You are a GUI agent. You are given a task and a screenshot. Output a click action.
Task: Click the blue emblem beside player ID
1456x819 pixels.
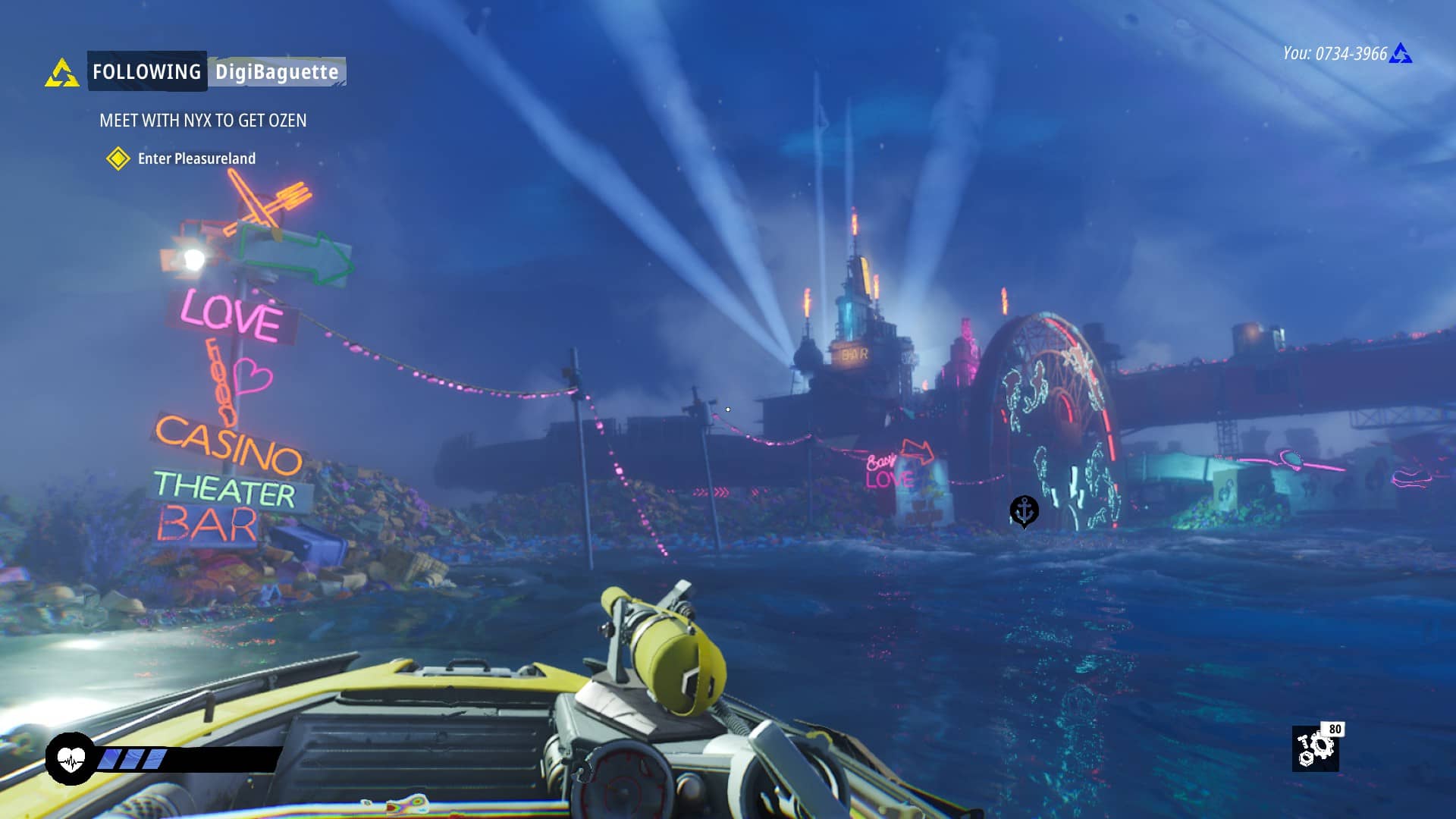point(1401,54)
